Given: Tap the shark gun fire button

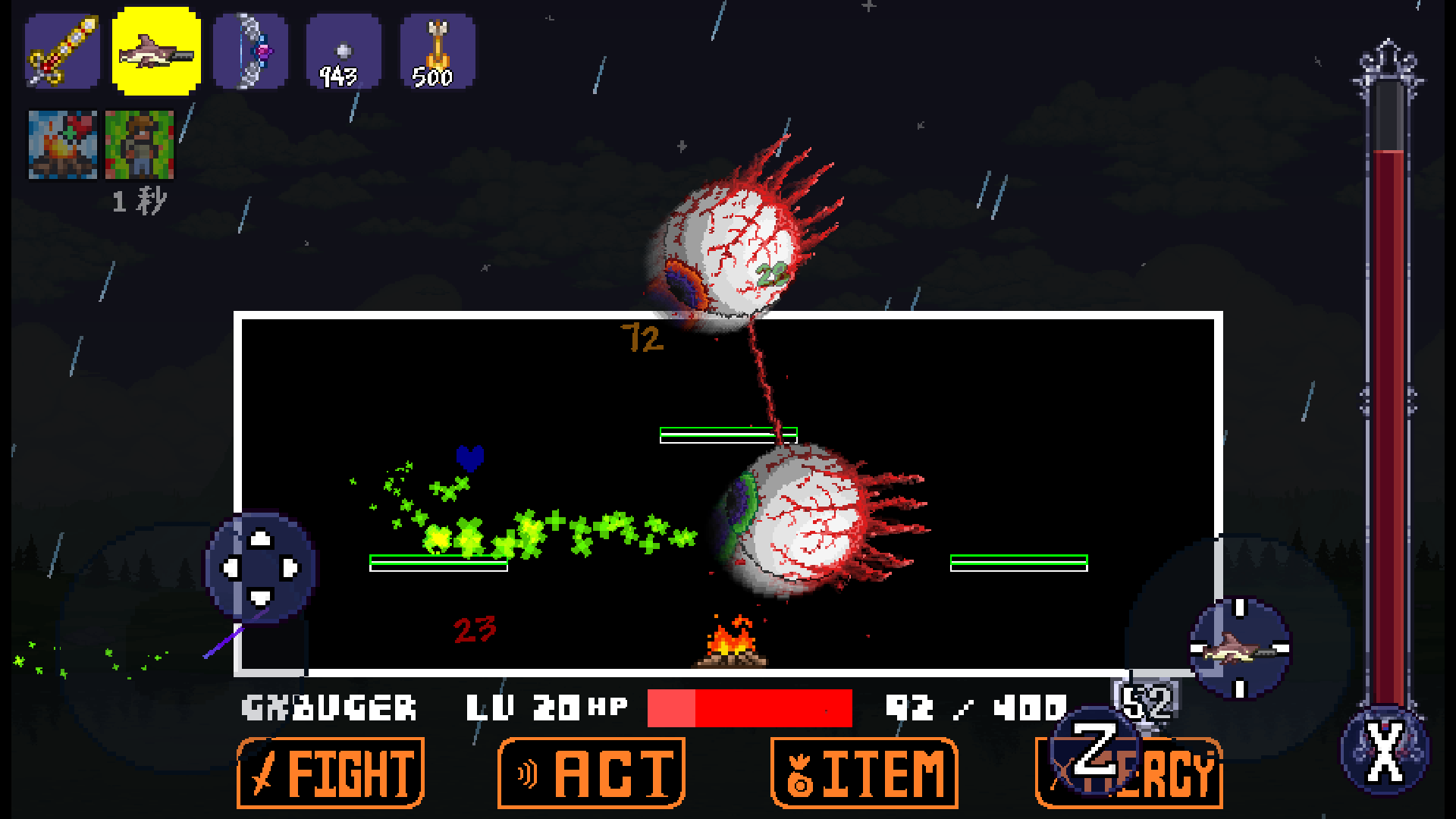Looking at the screenshot, I should pyautogui.click(x=1240, y=648).
